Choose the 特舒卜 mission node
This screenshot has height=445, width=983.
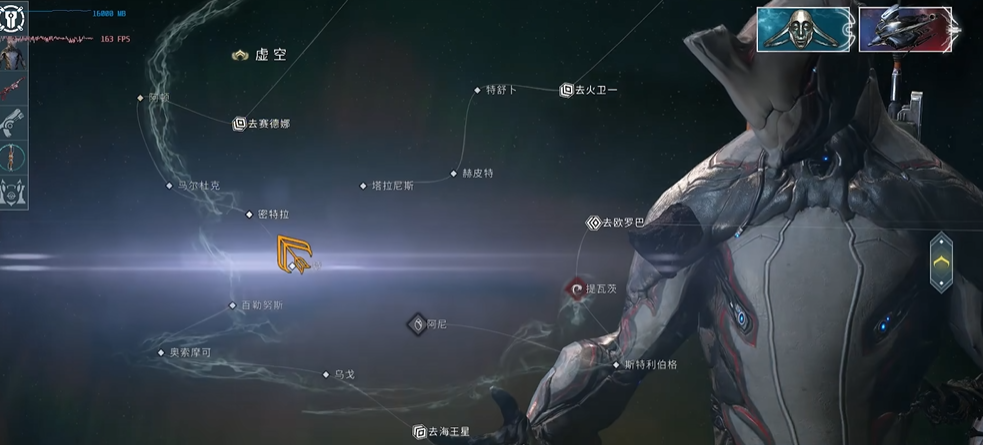pos(478,90)
